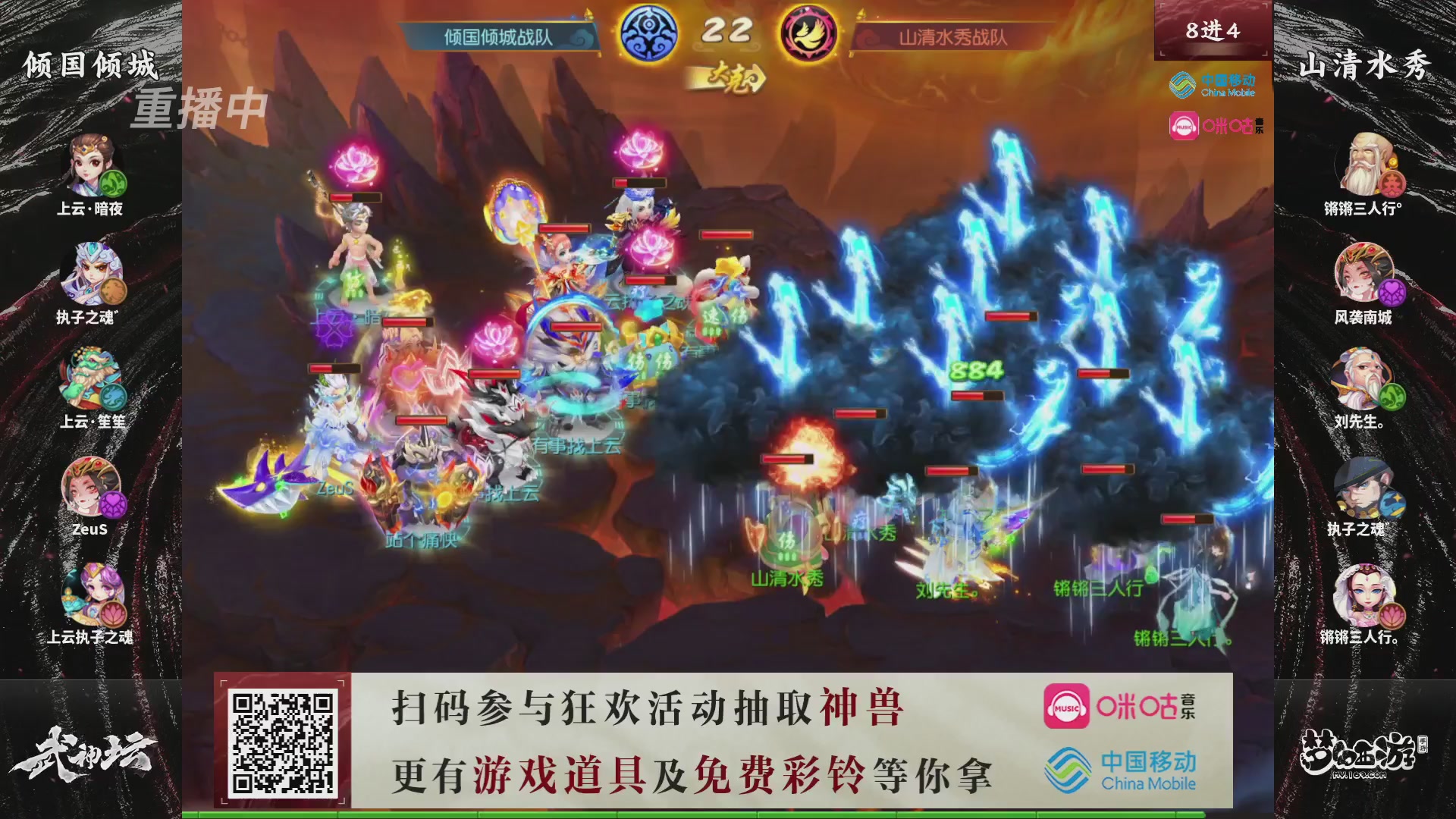Switch to the 倾国倾城战队 team tab

click(x=497, y=36)
